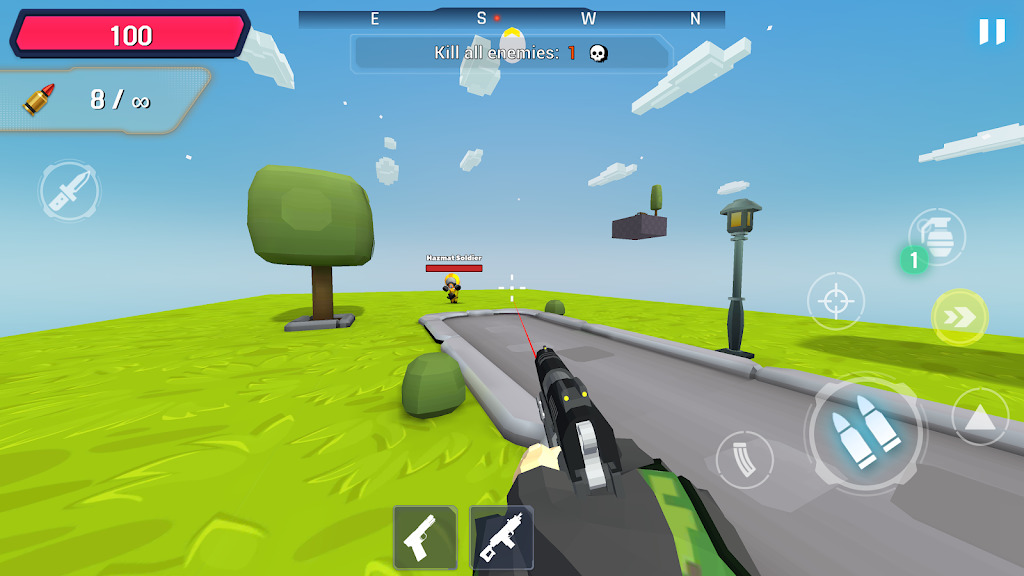Switch to the rifle weapon slot
This screenshot has height=576, width=1024.
point(501,537)
